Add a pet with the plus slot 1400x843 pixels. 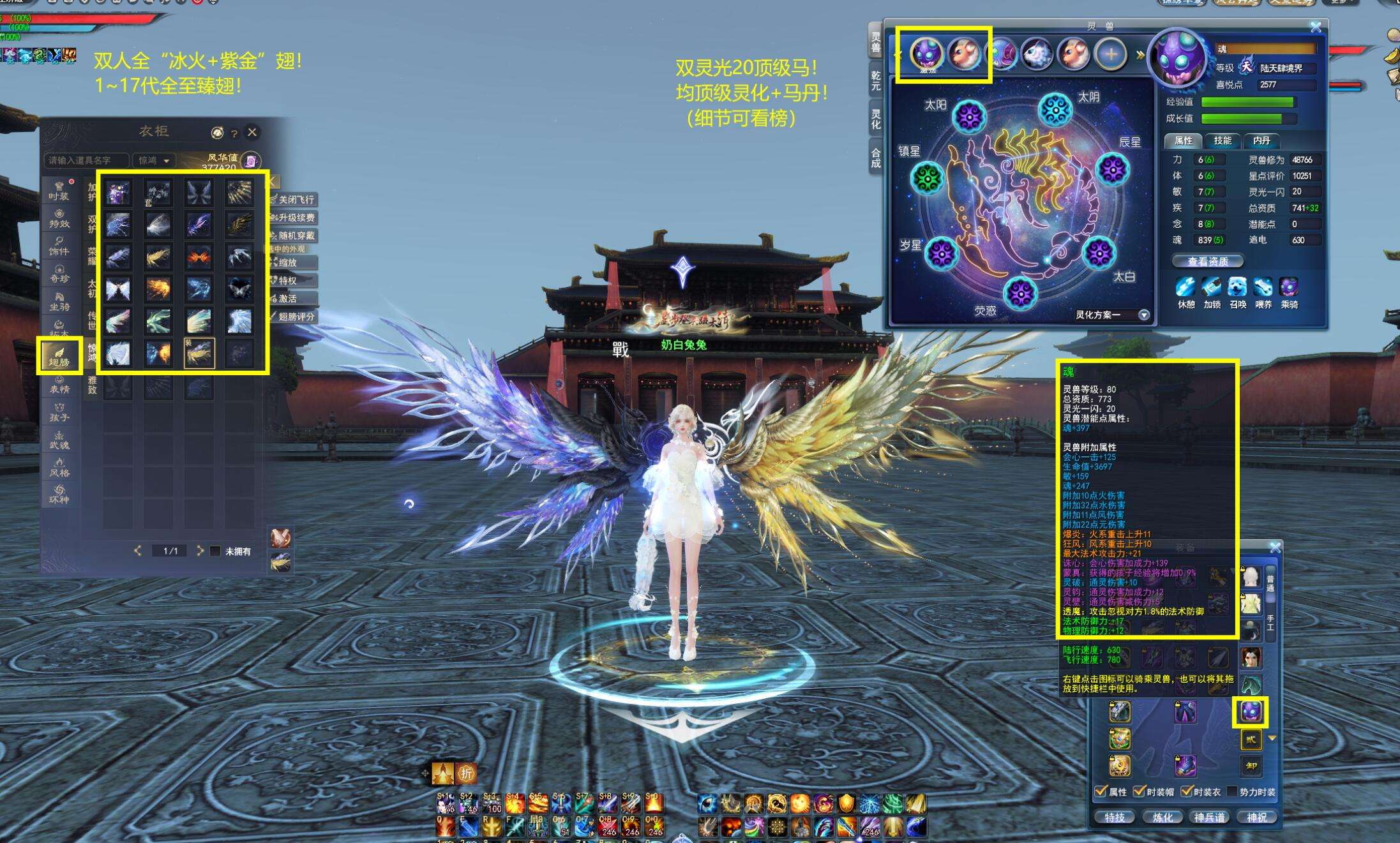[1110, 54]
